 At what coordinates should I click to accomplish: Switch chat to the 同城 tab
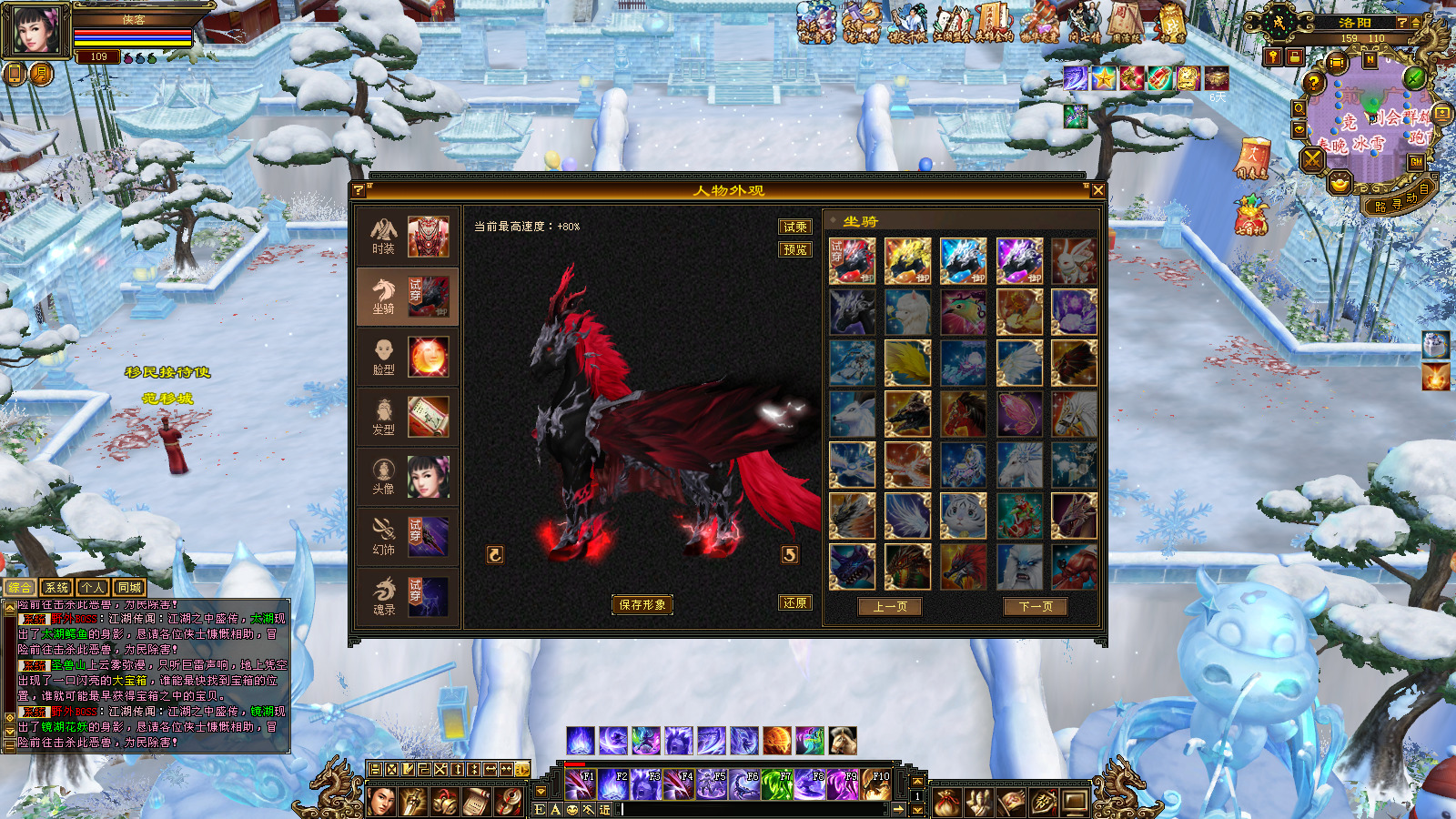pos(129,588)
